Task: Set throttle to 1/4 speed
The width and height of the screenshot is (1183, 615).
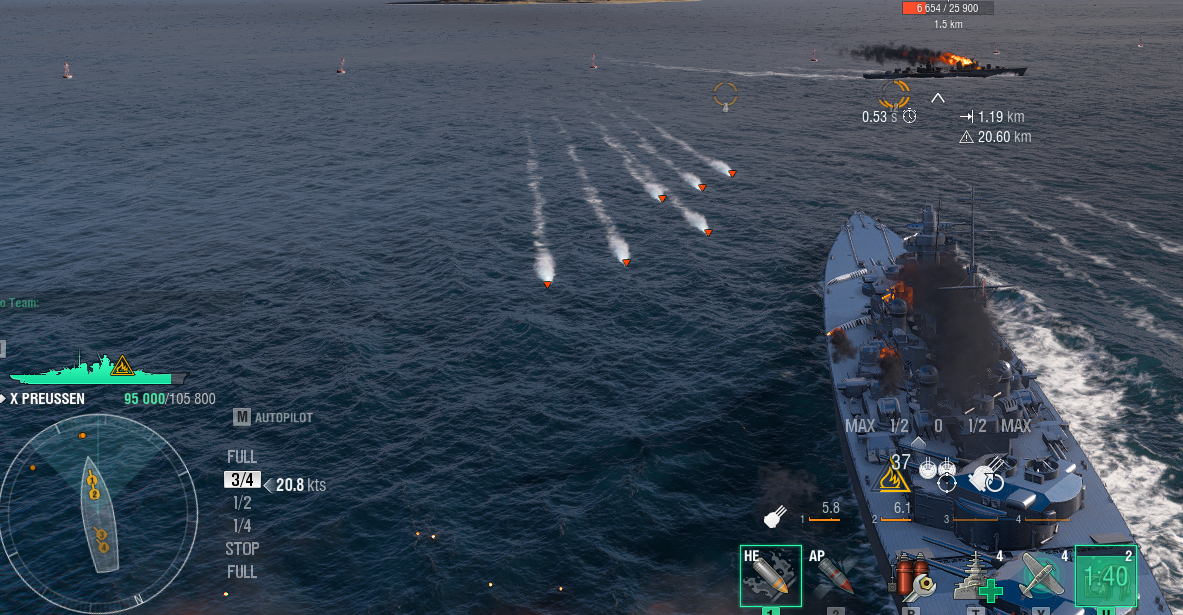Action: pos(241,526)
